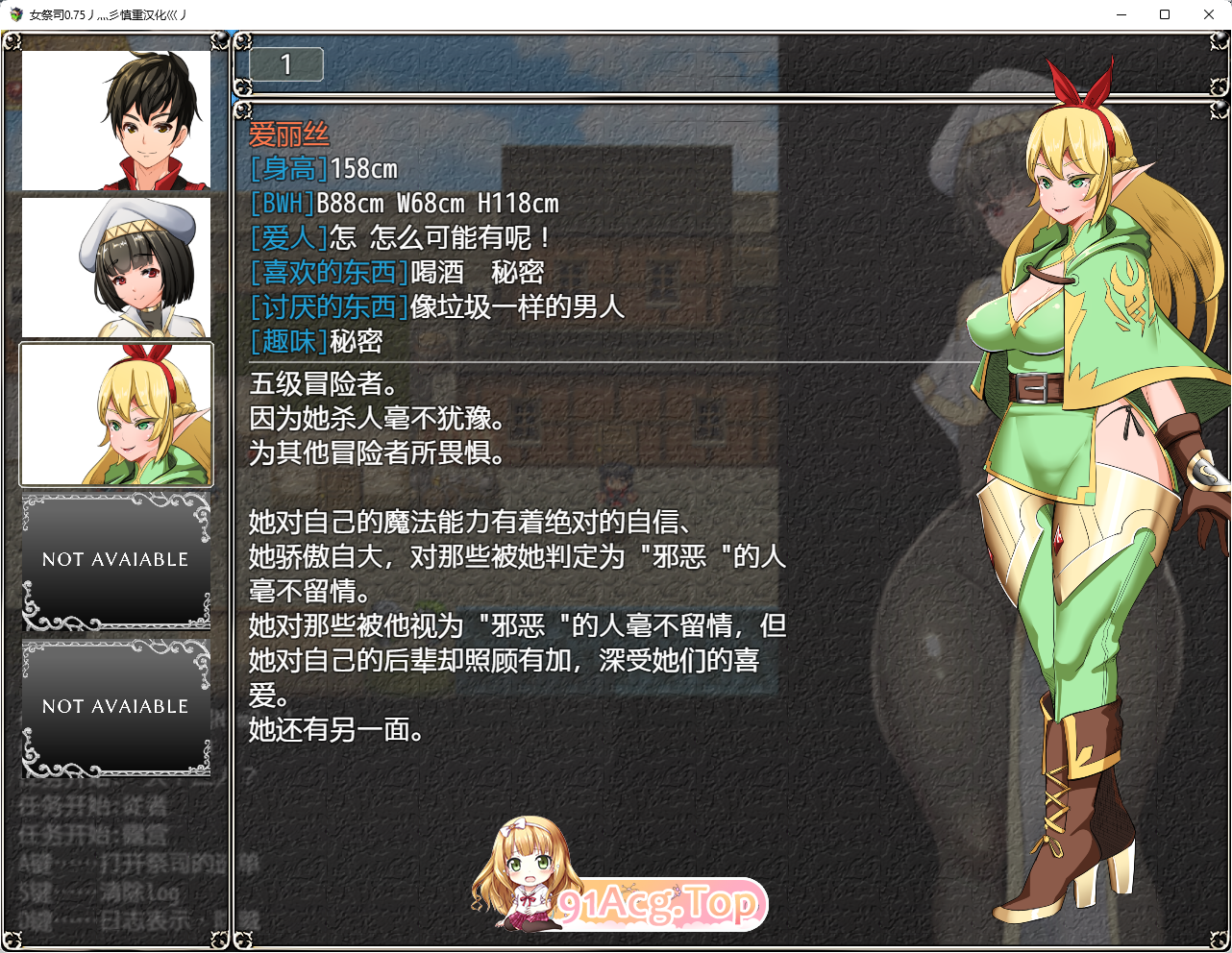Switch to profile page 1 tab
Screen dimensions: 1232x953
(x=284, y=64)
